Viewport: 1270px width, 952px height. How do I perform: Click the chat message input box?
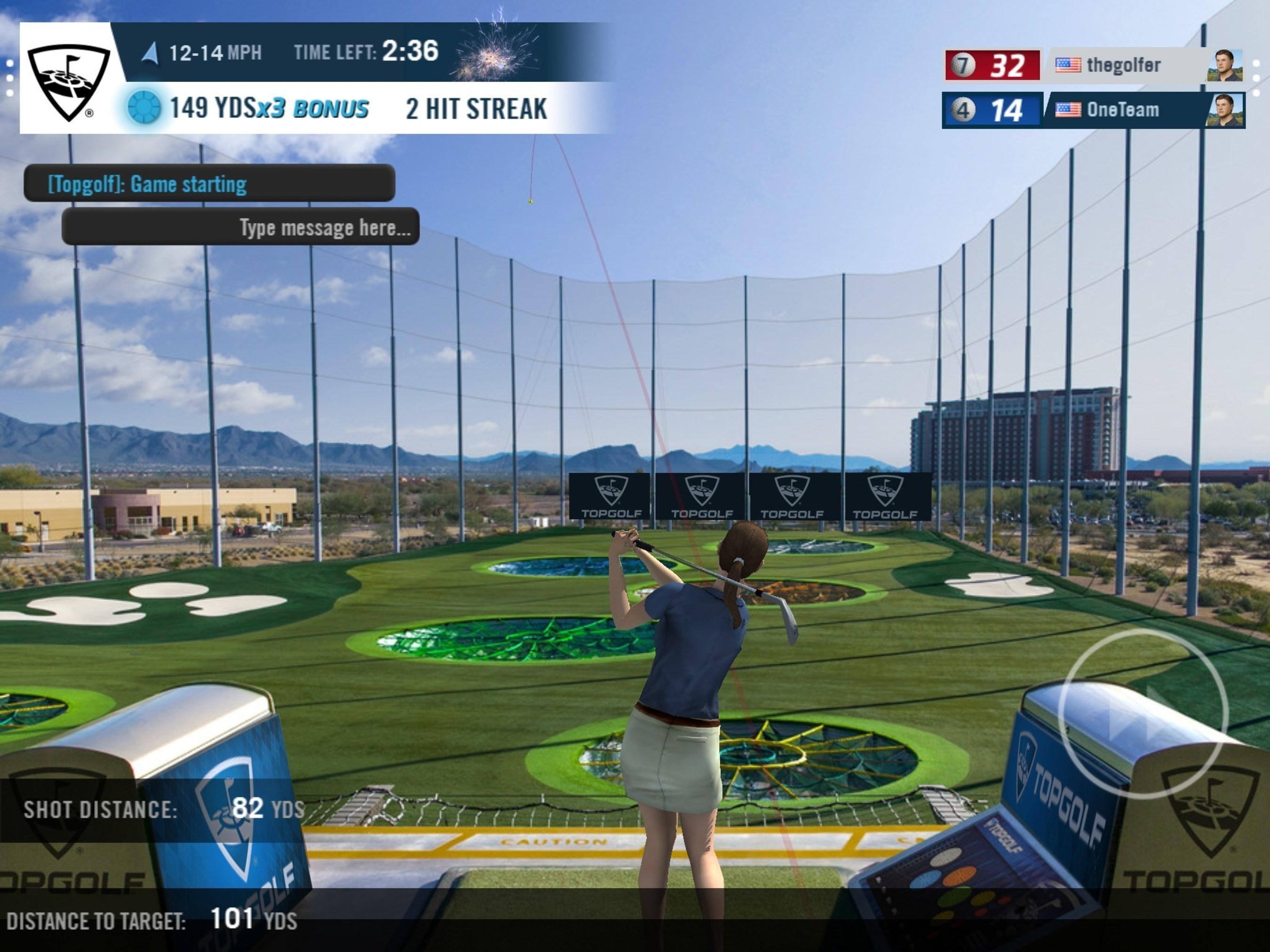click(x=240, y=227)
